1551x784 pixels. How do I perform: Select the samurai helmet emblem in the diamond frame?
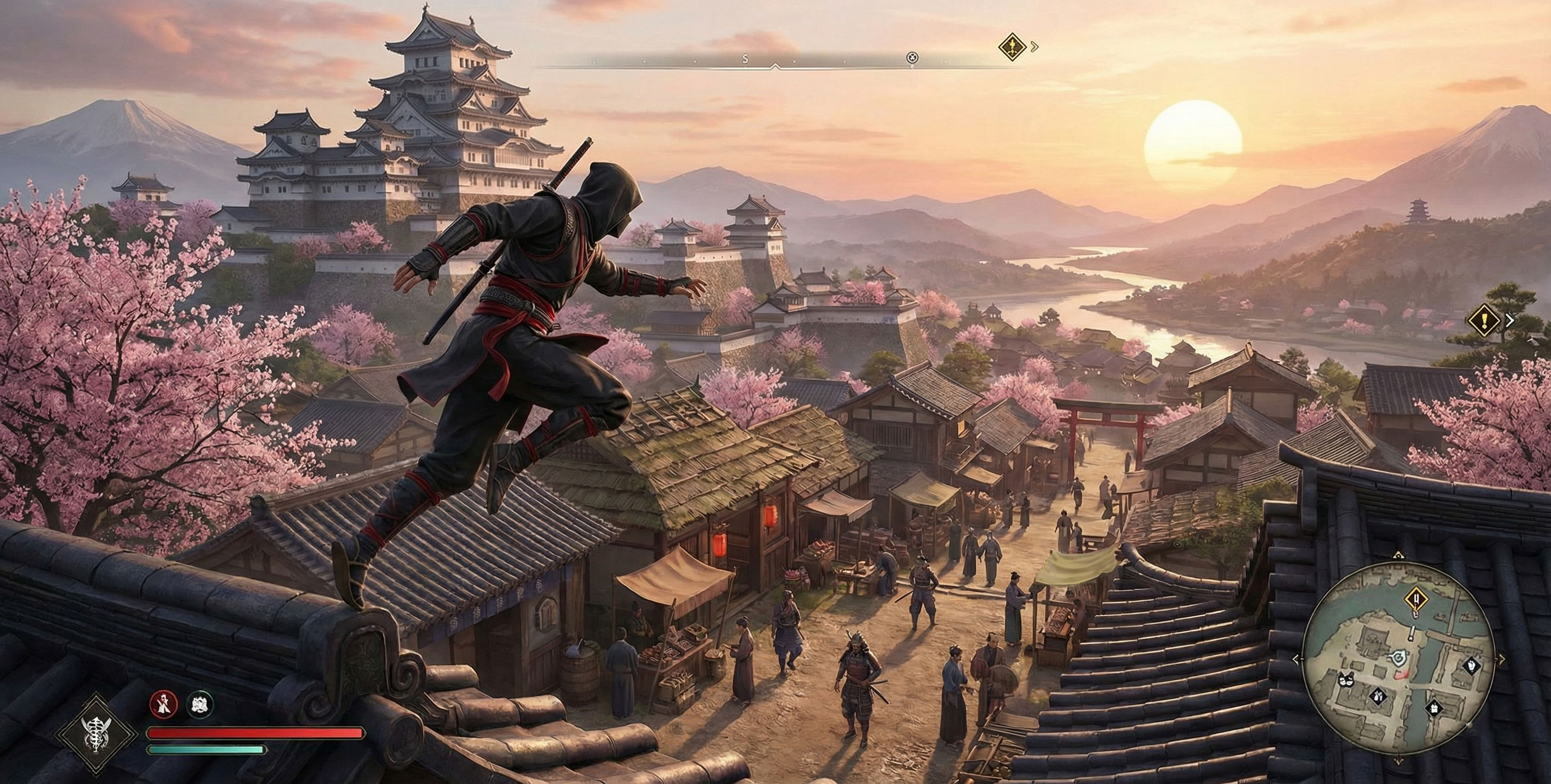(97, 732)
